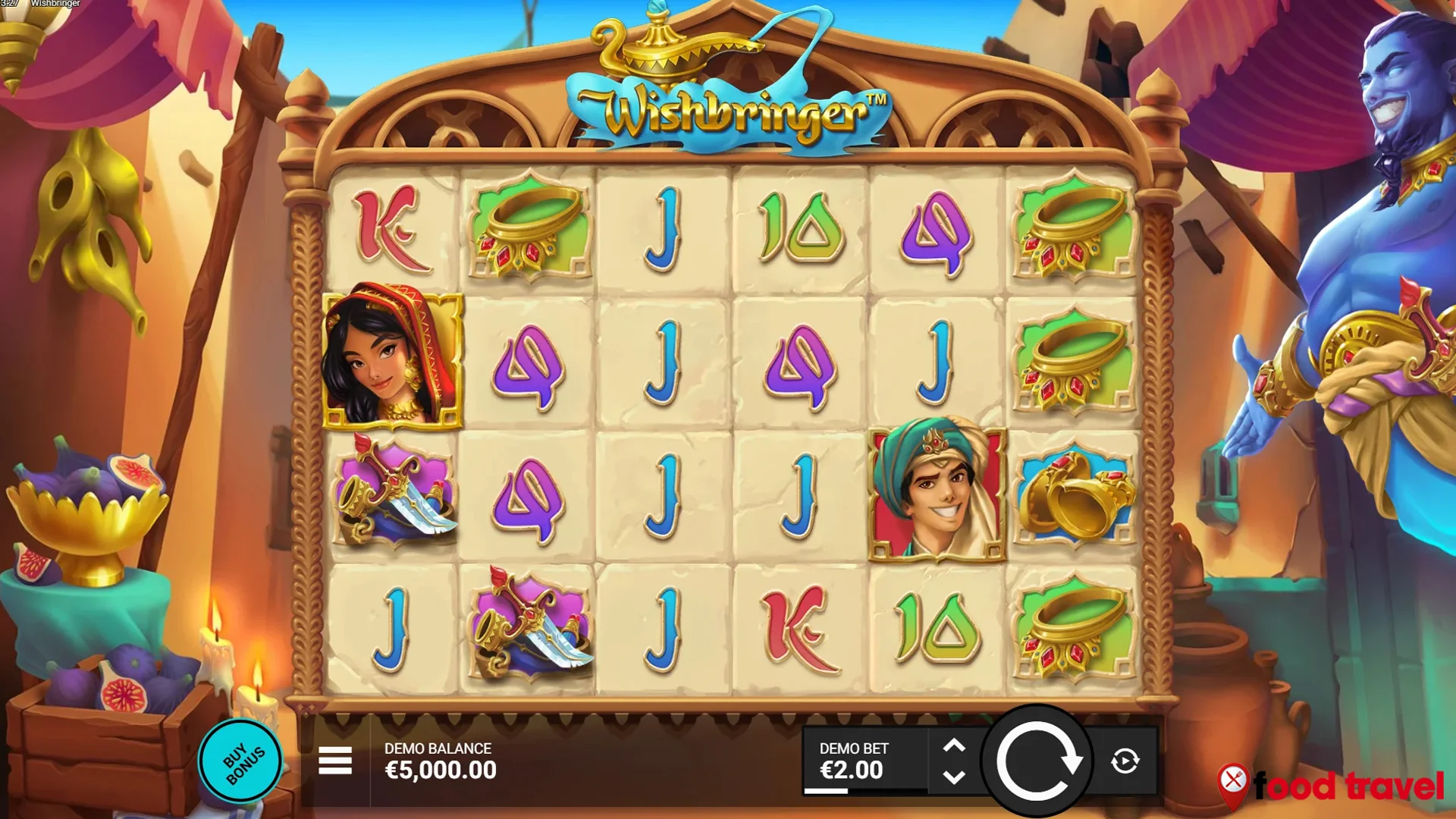Viewport: 1456px width, 819px height.
Task: Decrease the demo bet amount
Action: (x=954, y=777)
